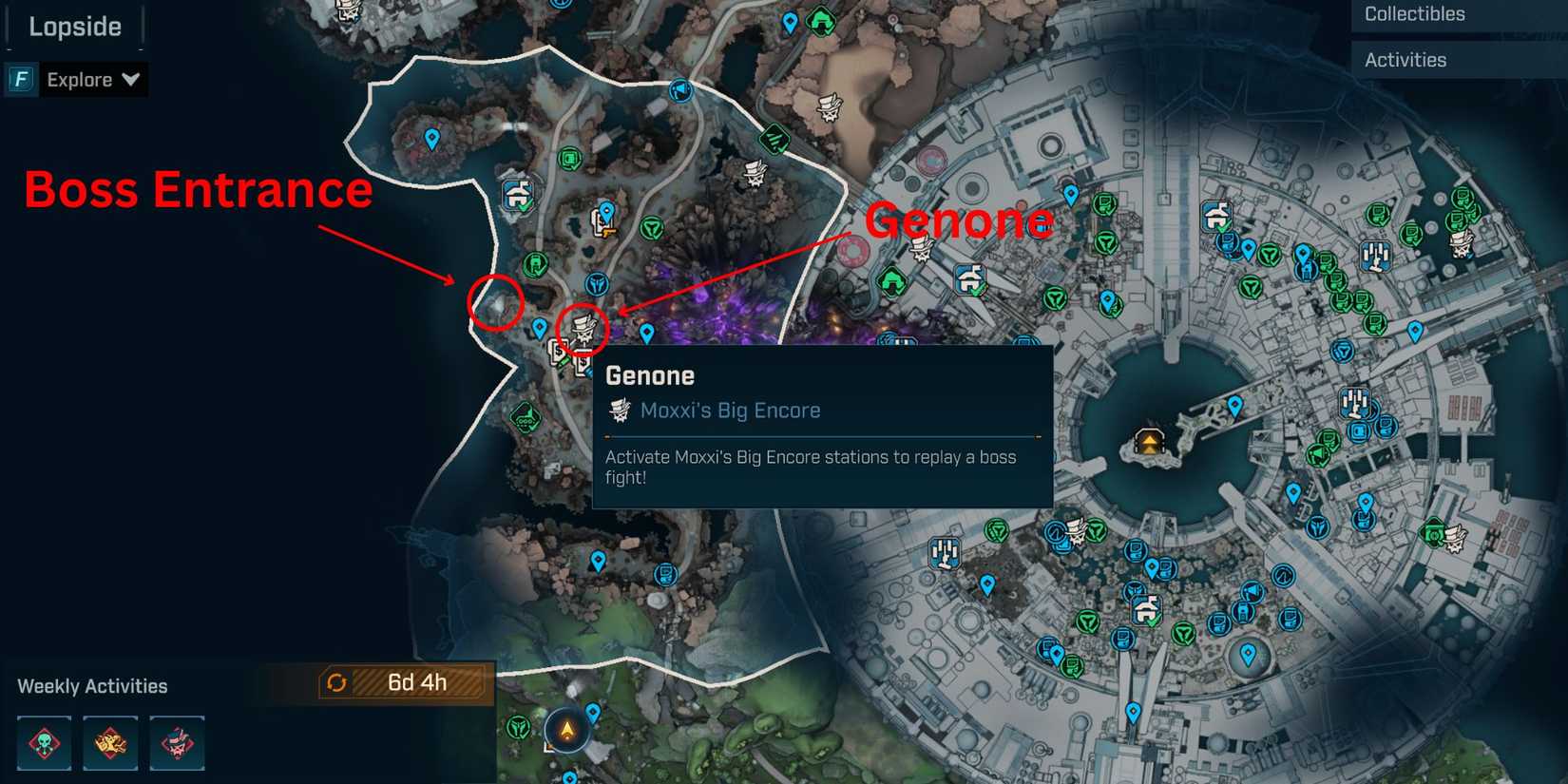This screenshot has width=1568, height=784.
Task: Click the Moxxi's Big Encore label in the tooltip
Action: coord(729,410)
